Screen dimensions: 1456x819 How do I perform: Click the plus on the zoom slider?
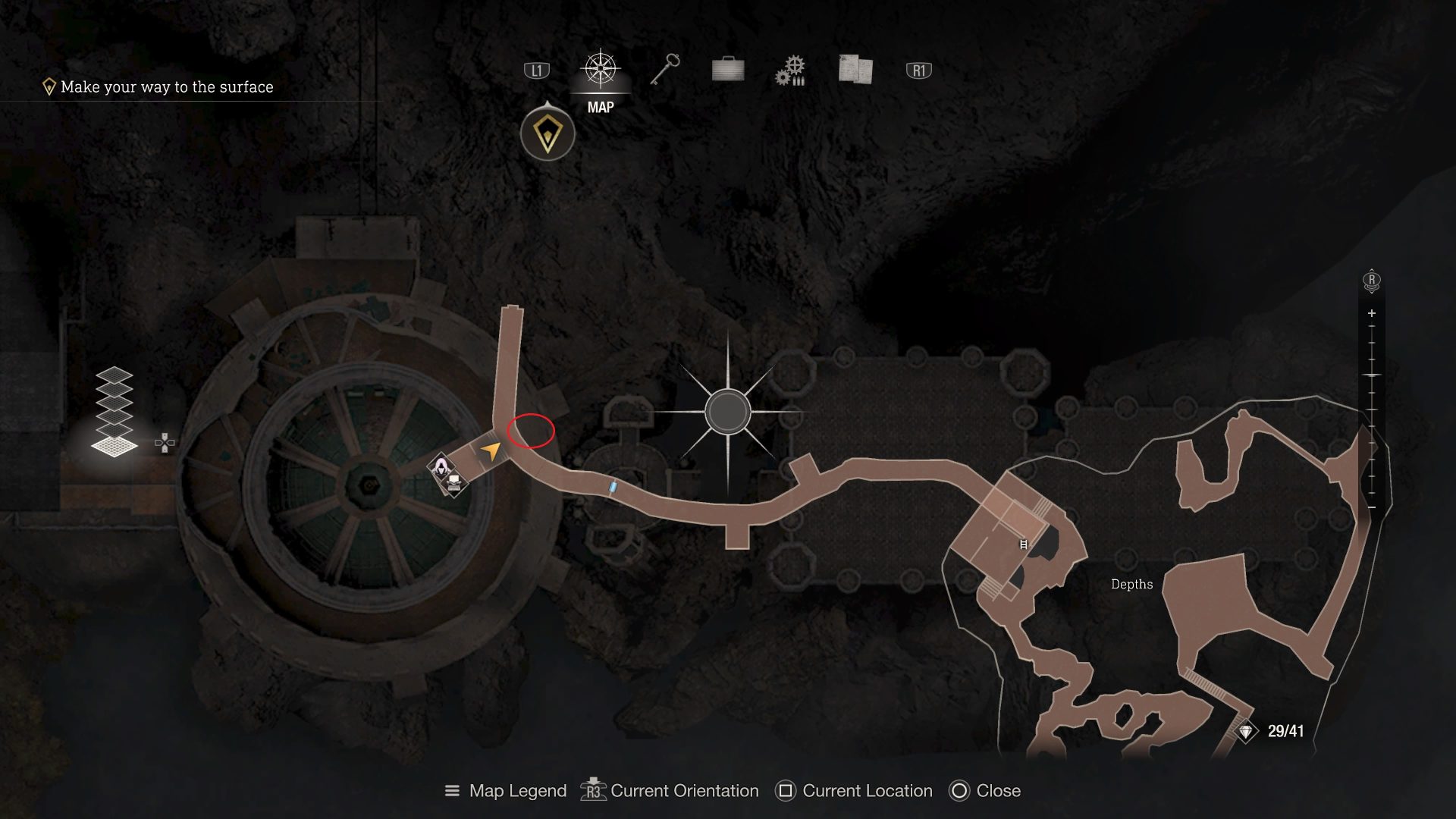pyautogui.click(x=1372, y=313)
